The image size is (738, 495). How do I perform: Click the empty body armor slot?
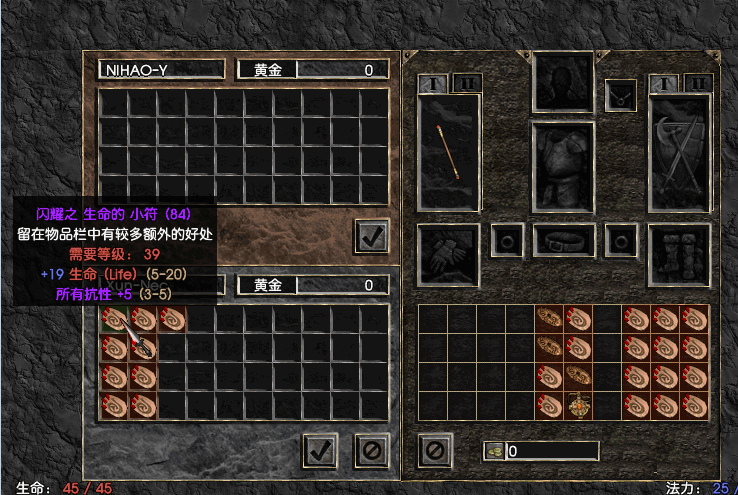click(x=563, y=167)
